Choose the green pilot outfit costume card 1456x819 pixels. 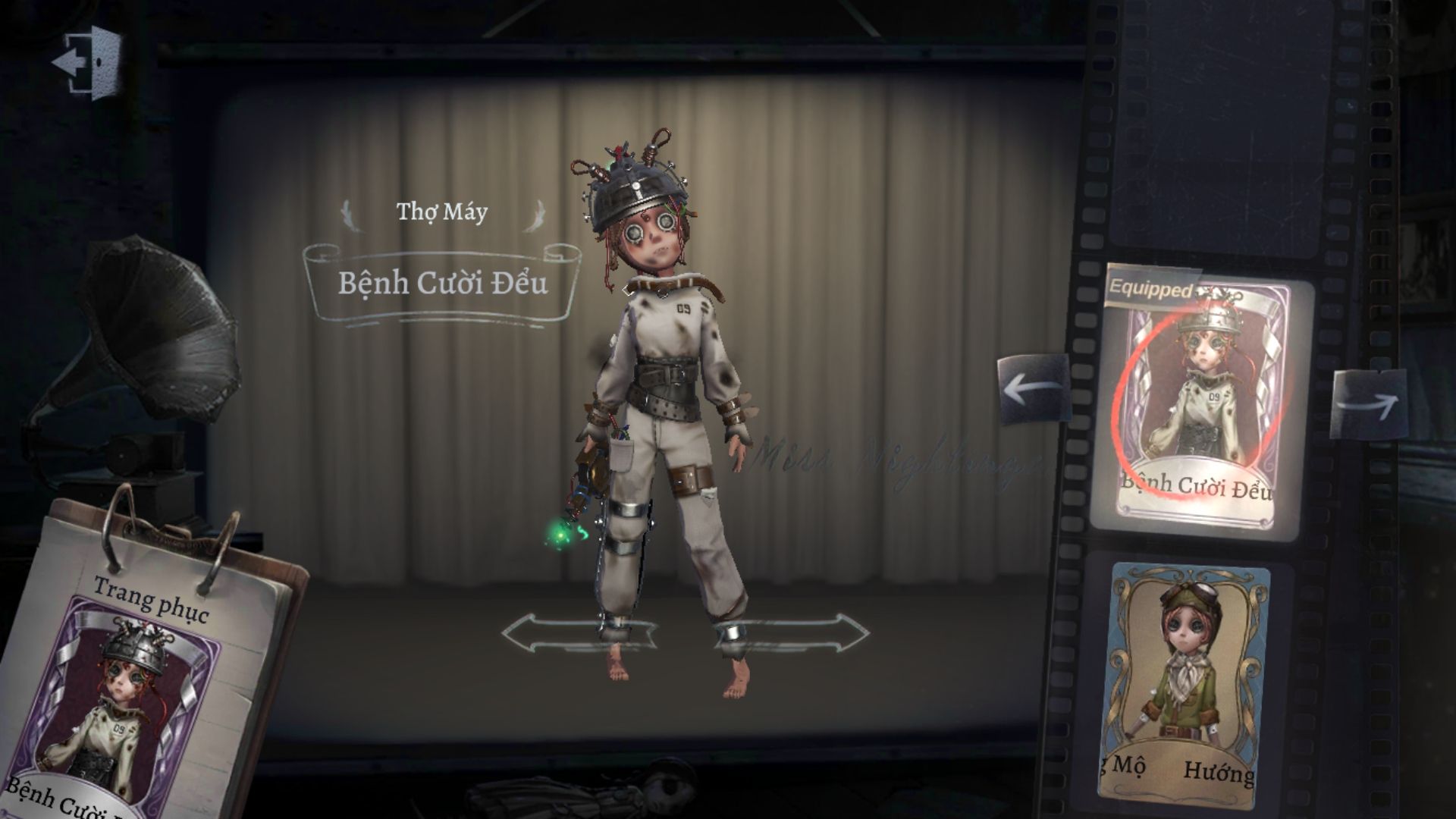(1185, 677)
